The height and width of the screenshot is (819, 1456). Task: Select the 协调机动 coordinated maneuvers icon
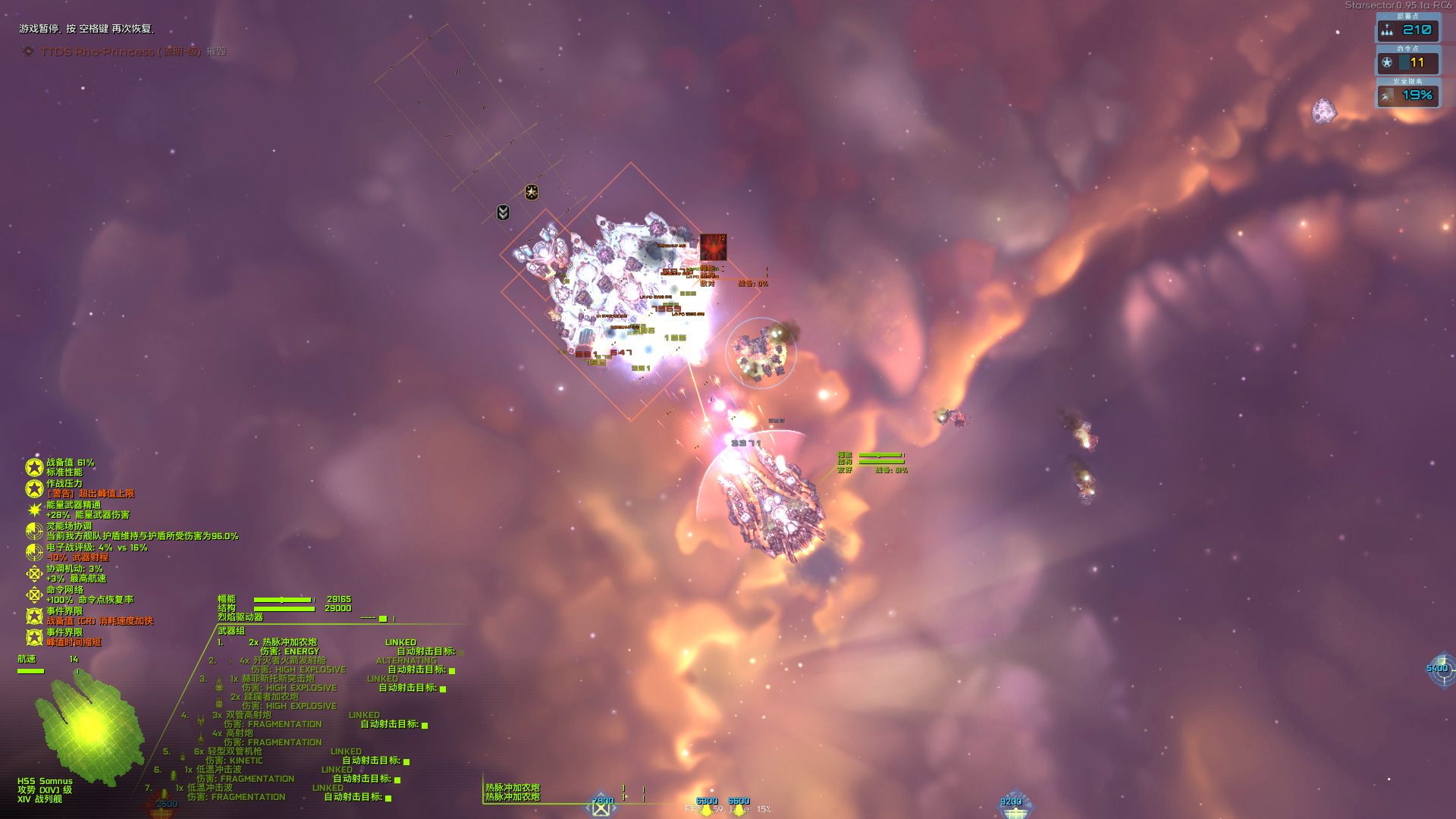[34, 573]
